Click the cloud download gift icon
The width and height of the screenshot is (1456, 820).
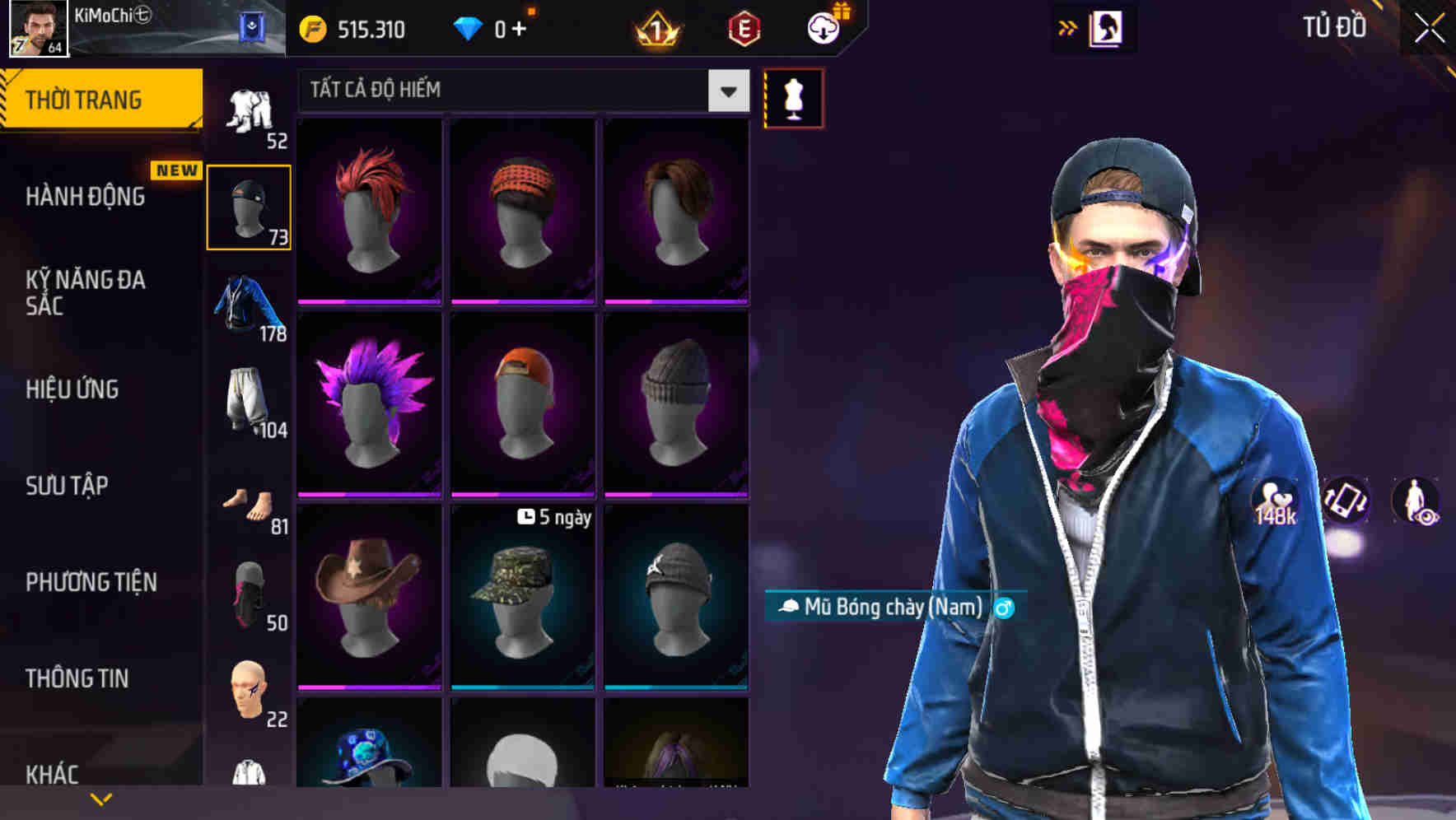tap(824, 27)
